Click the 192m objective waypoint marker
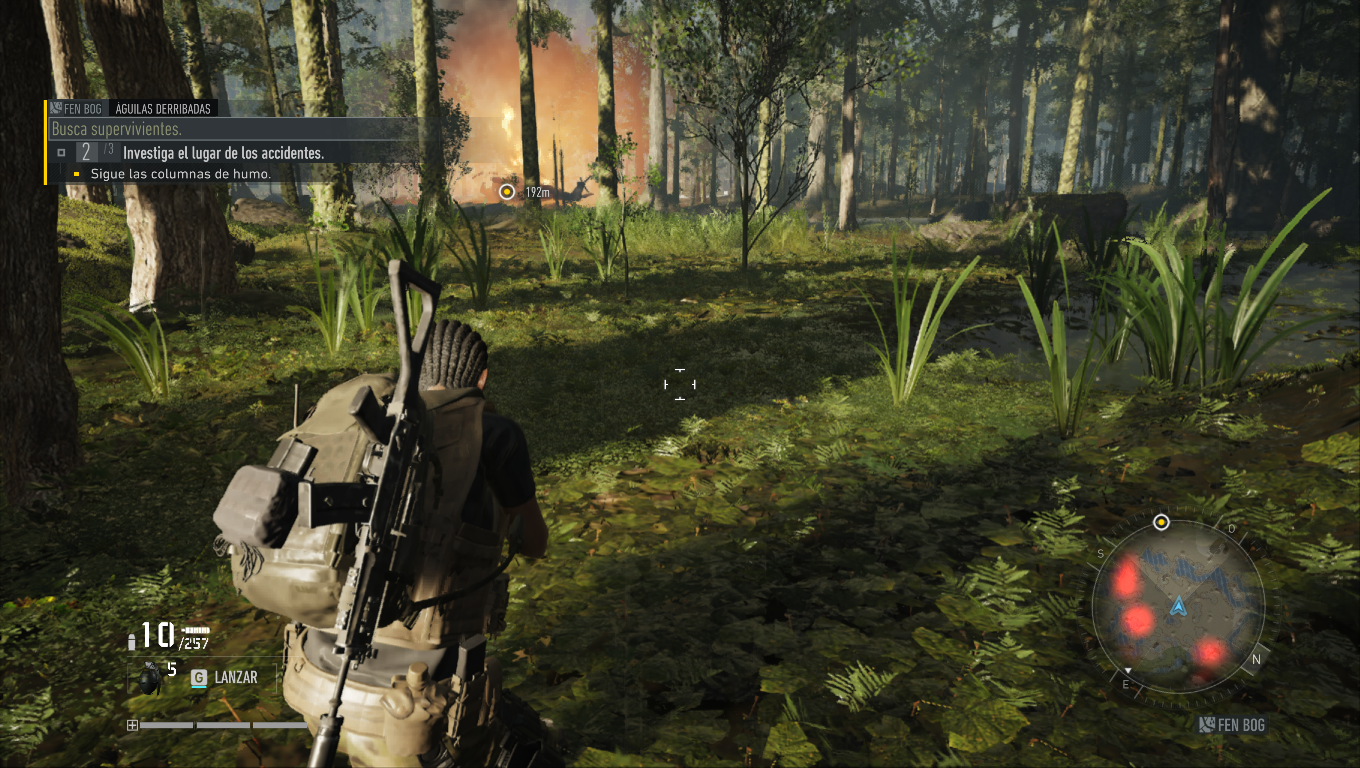1360x768 pixels. [507, 191]
